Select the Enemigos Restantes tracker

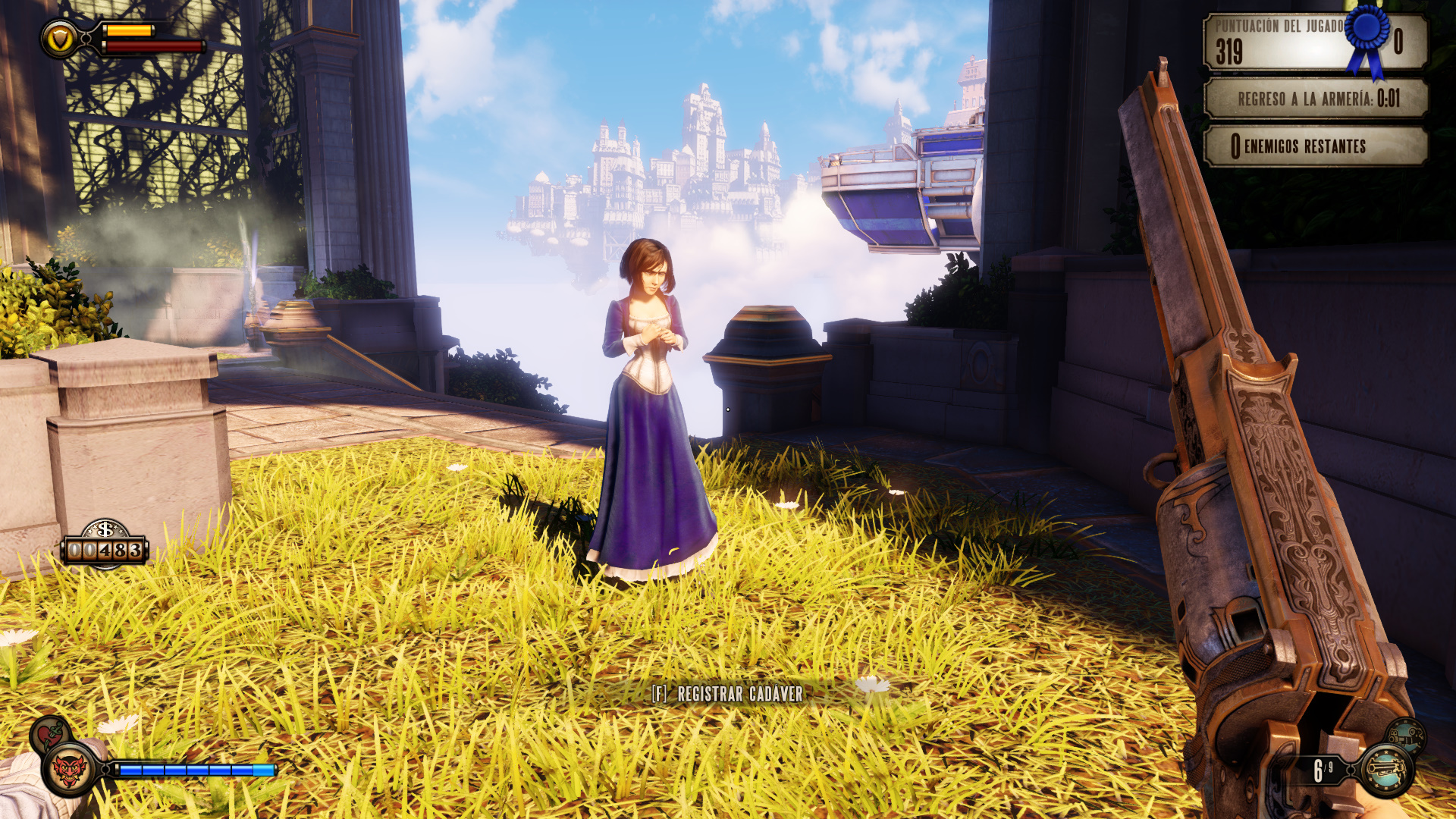(x=1316, y=146)
